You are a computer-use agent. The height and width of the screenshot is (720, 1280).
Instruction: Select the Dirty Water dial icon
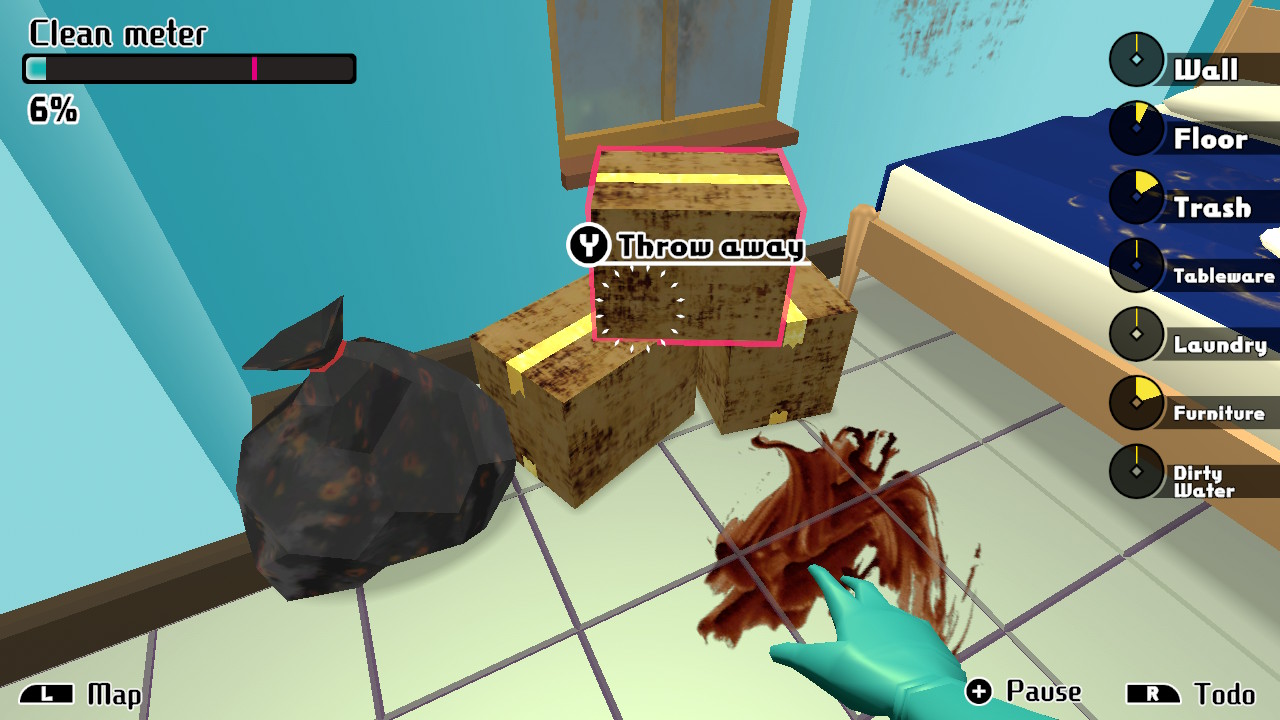pos(1136,470)
